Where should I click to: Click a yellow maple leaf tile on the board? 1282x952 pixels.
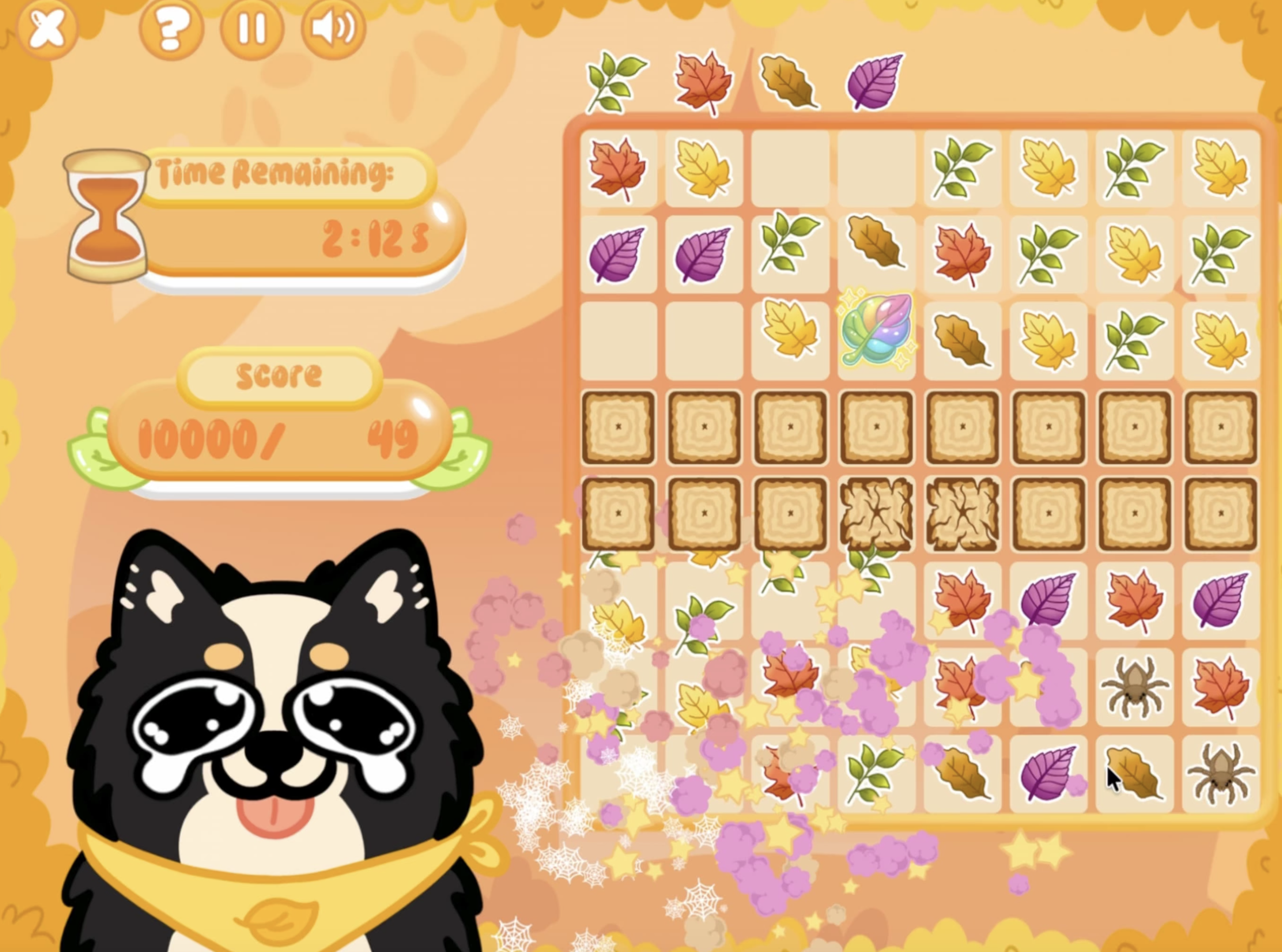tap(704, 169)
